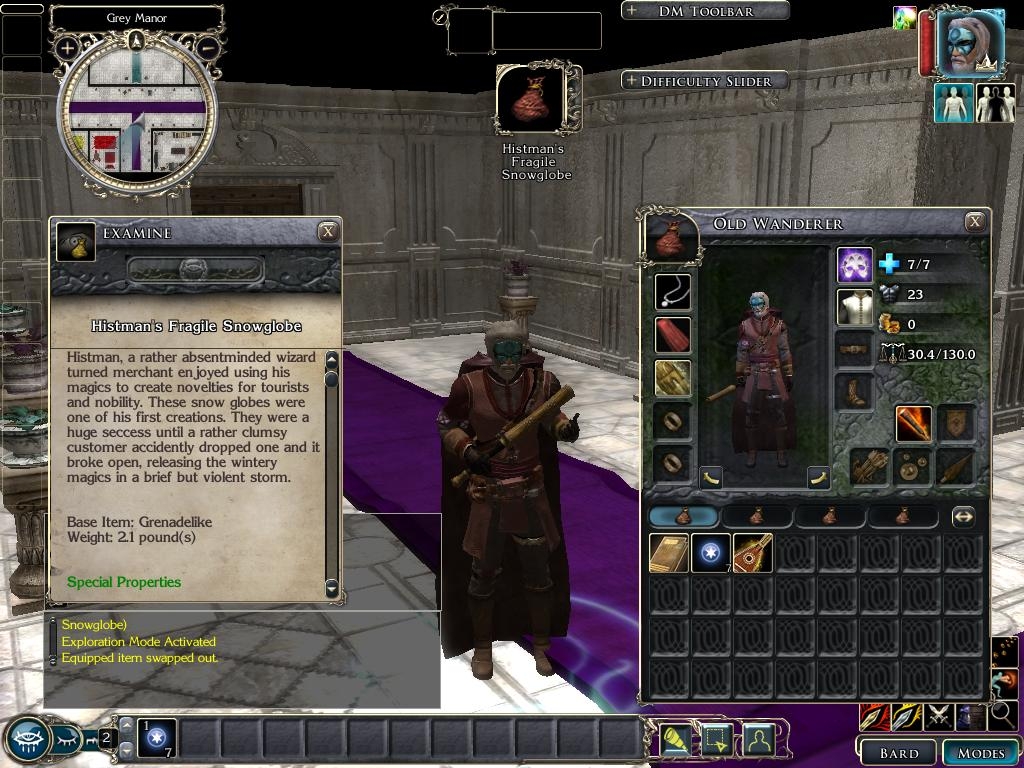Select the equipped necklace slot

click(672, 292)
